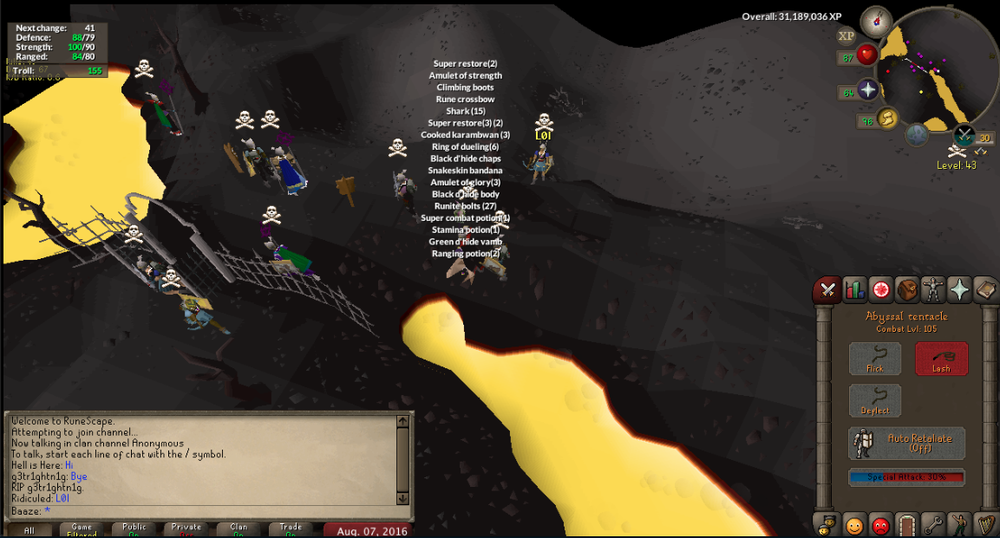Open the Magic spellbook tab
Screen dimensions: 1000x538
click(x=985, y=290)
